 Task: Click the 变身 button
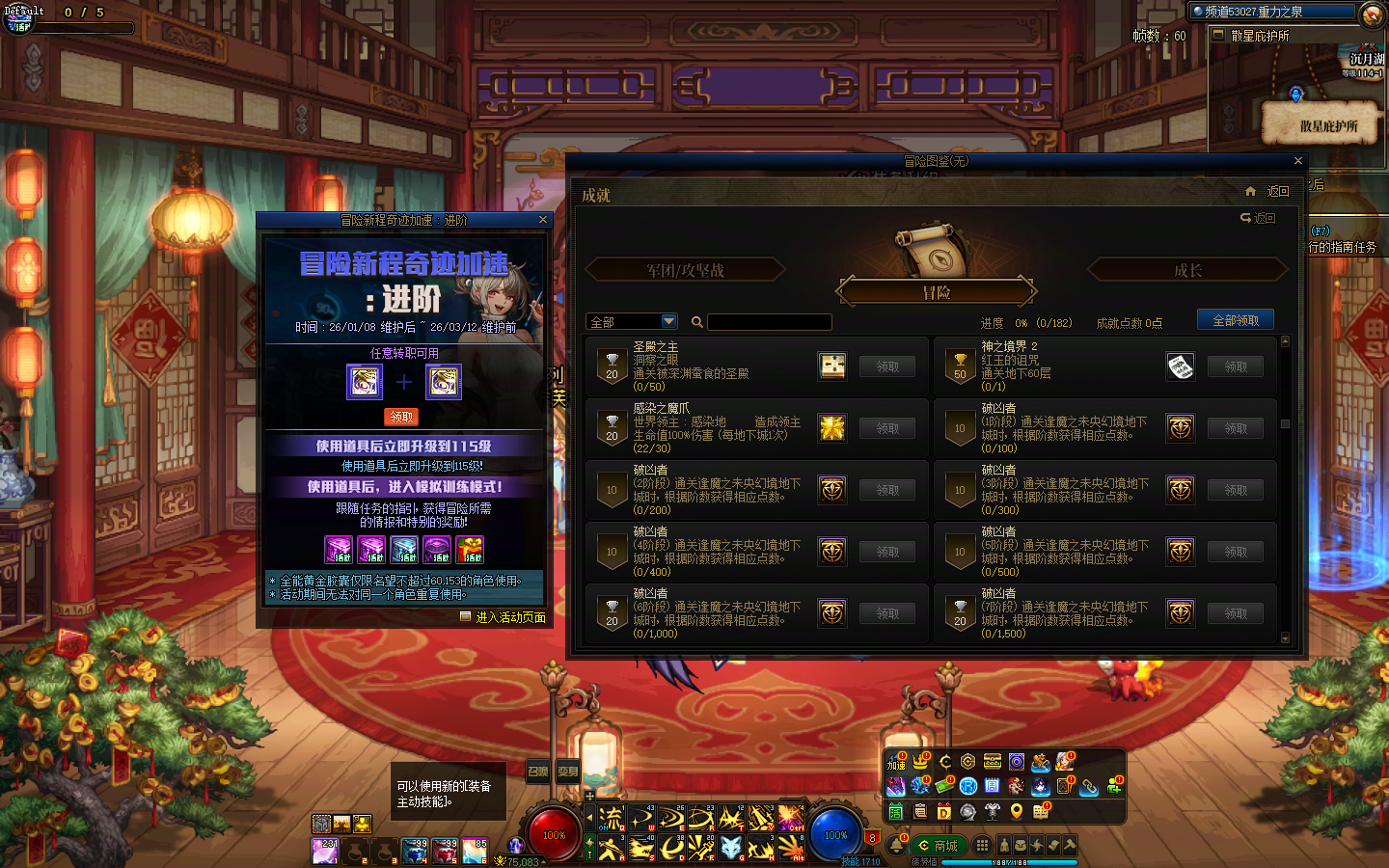pyautogui.click(x=568, y=771)
